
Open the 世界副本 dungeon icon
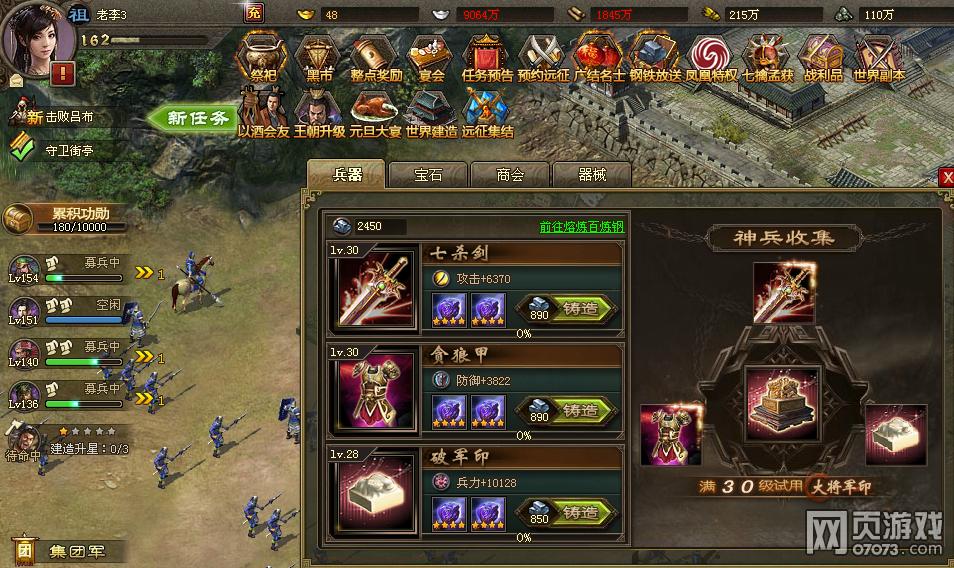coord(880,60)
